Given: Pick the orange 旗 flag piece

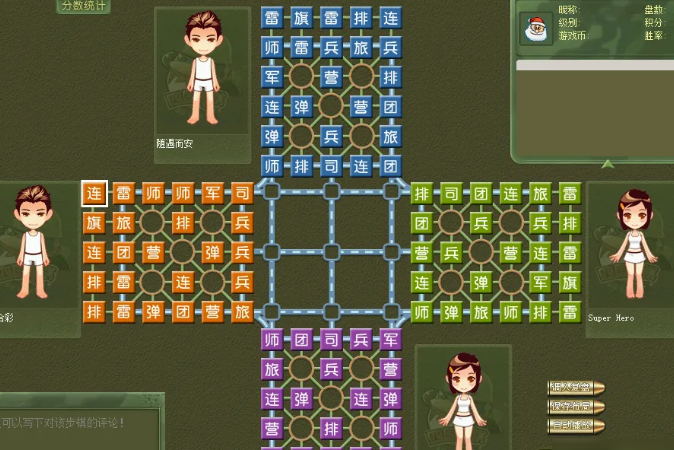Looking at the screenshot, I should point(94,222).
